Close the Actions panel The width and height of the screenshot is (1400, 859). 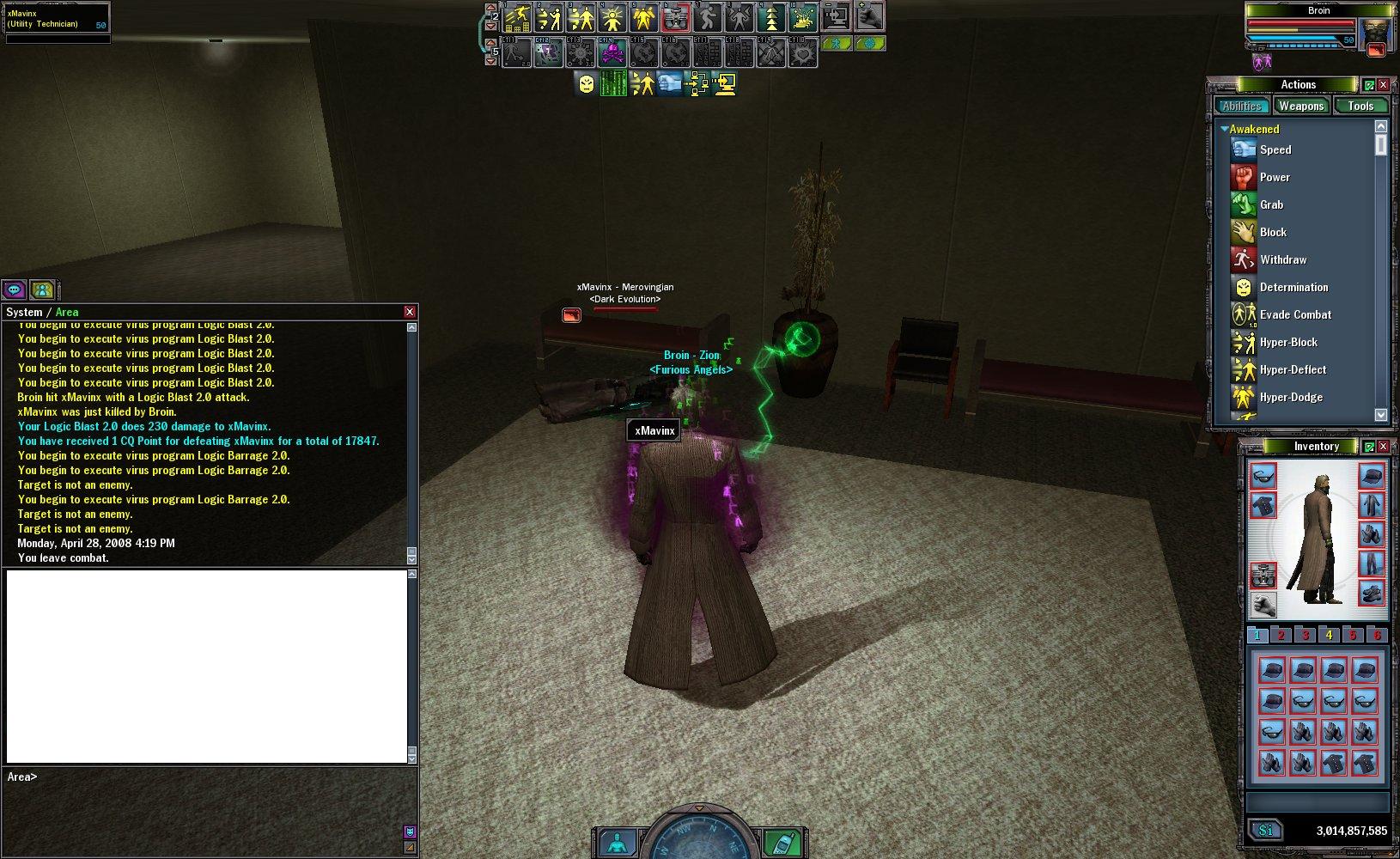click(x=1383, y=85)
